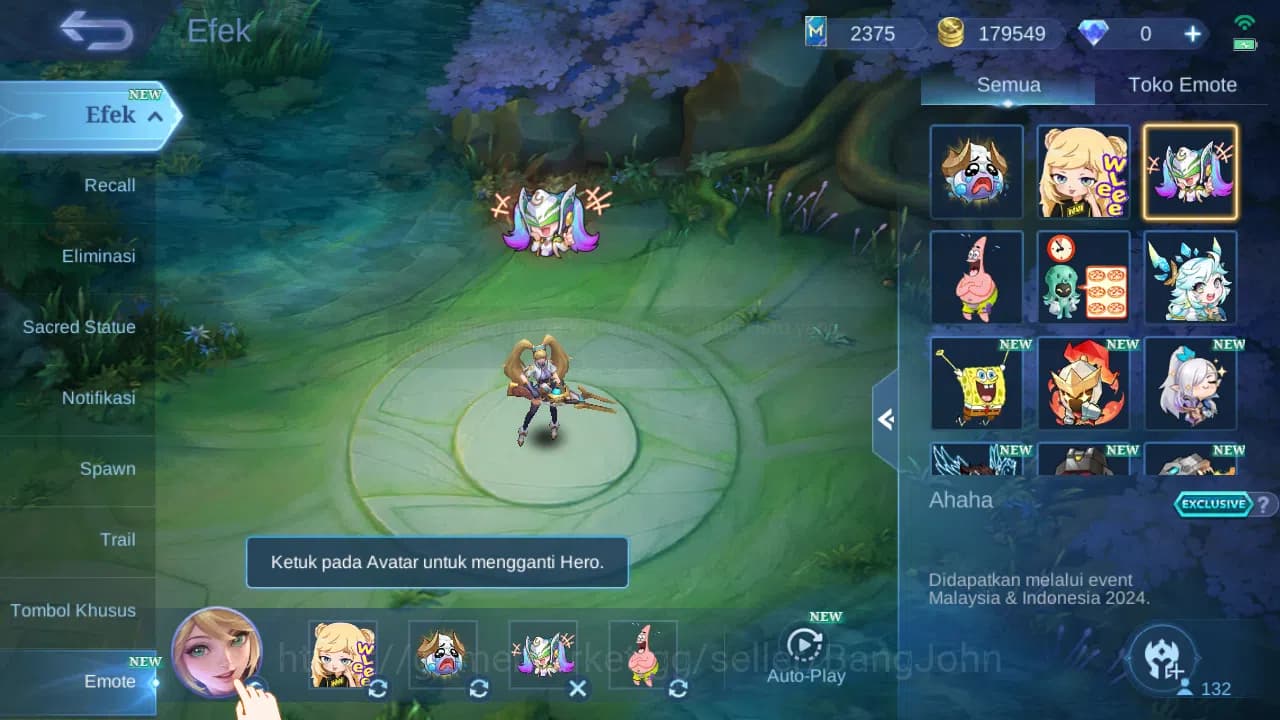Open the Spawn customization menu
The width and height of the screenshot is (1280, 720).
click(x=107, y=468)
